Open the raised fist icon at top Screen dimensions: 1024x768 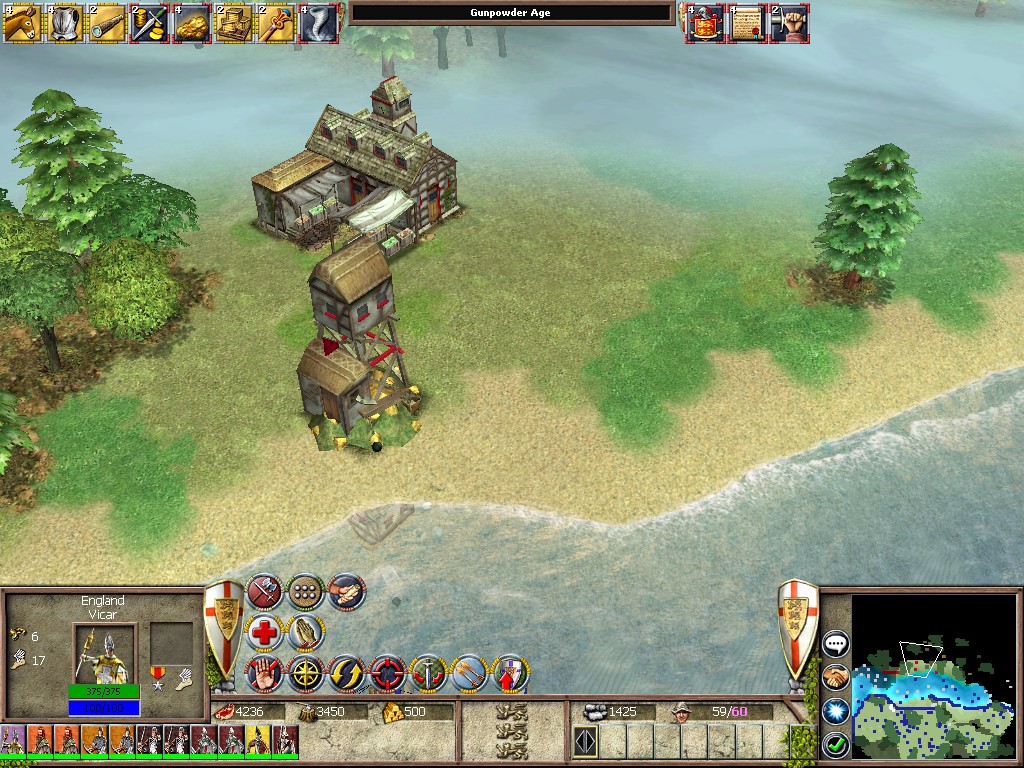(x=789, y=23)
